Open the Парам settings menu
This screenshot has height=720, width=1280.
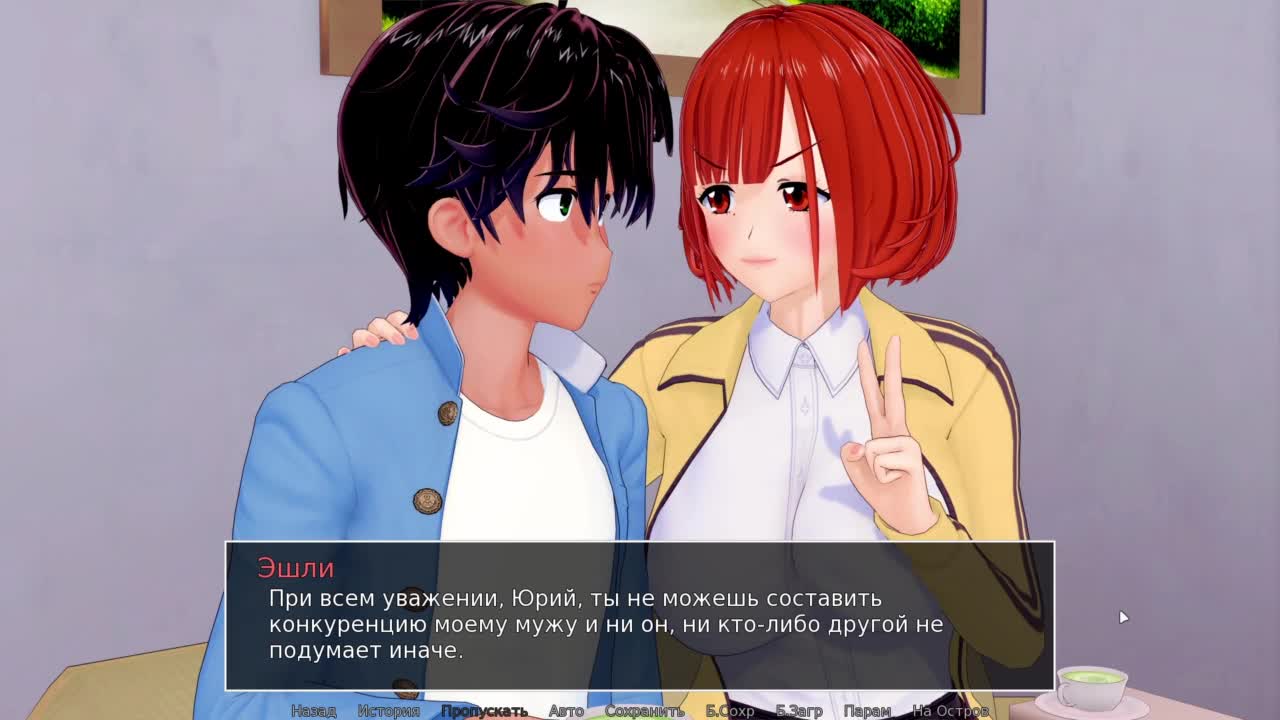click(x=867, y=711)
